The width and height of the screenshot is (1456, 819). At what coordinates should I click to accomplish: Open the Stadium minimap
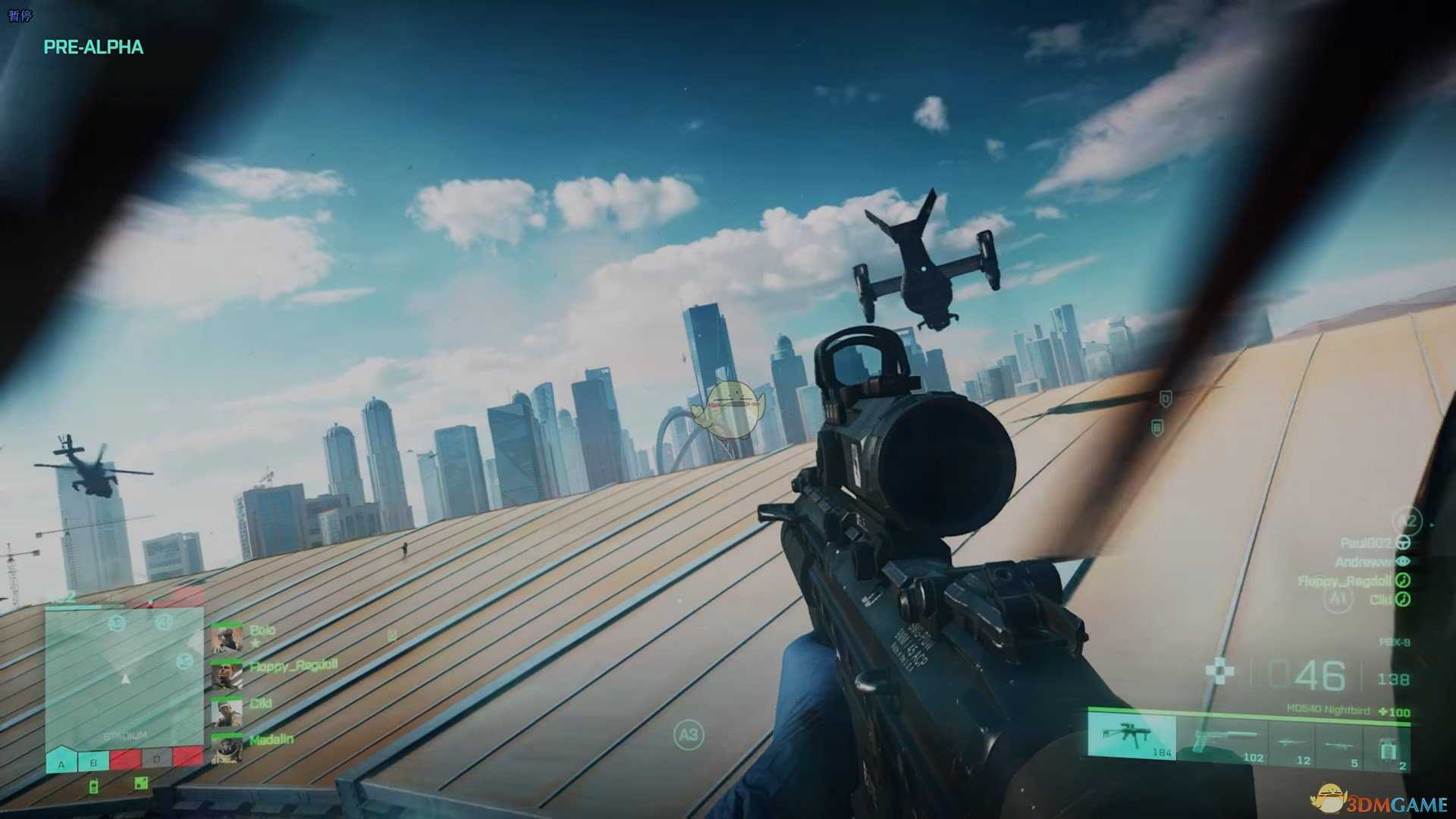124,674
